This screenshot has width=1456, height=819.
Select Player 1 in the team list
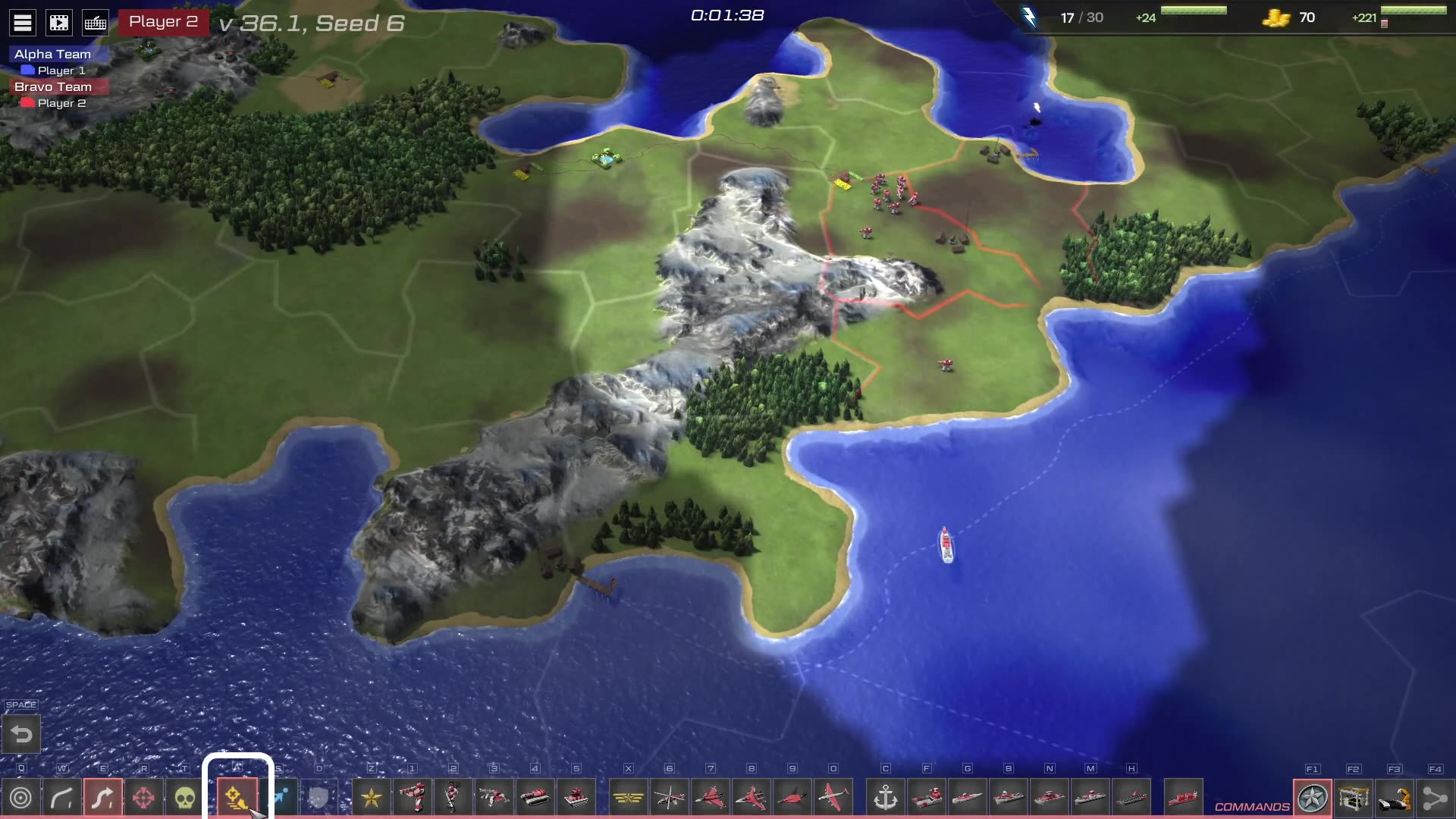click(61, 71)
